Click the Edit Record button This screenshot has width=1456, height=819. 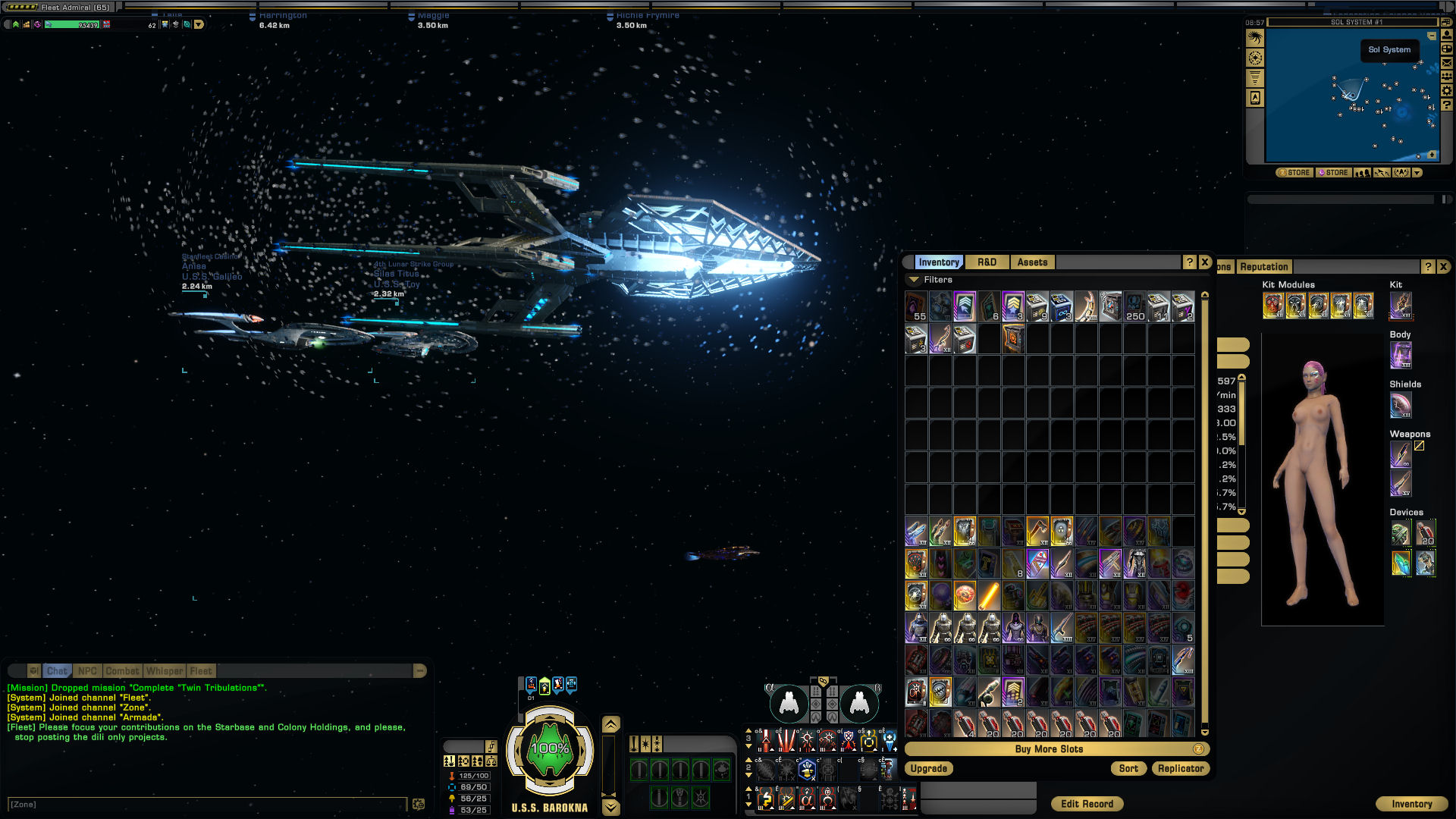coord(1087,805)
